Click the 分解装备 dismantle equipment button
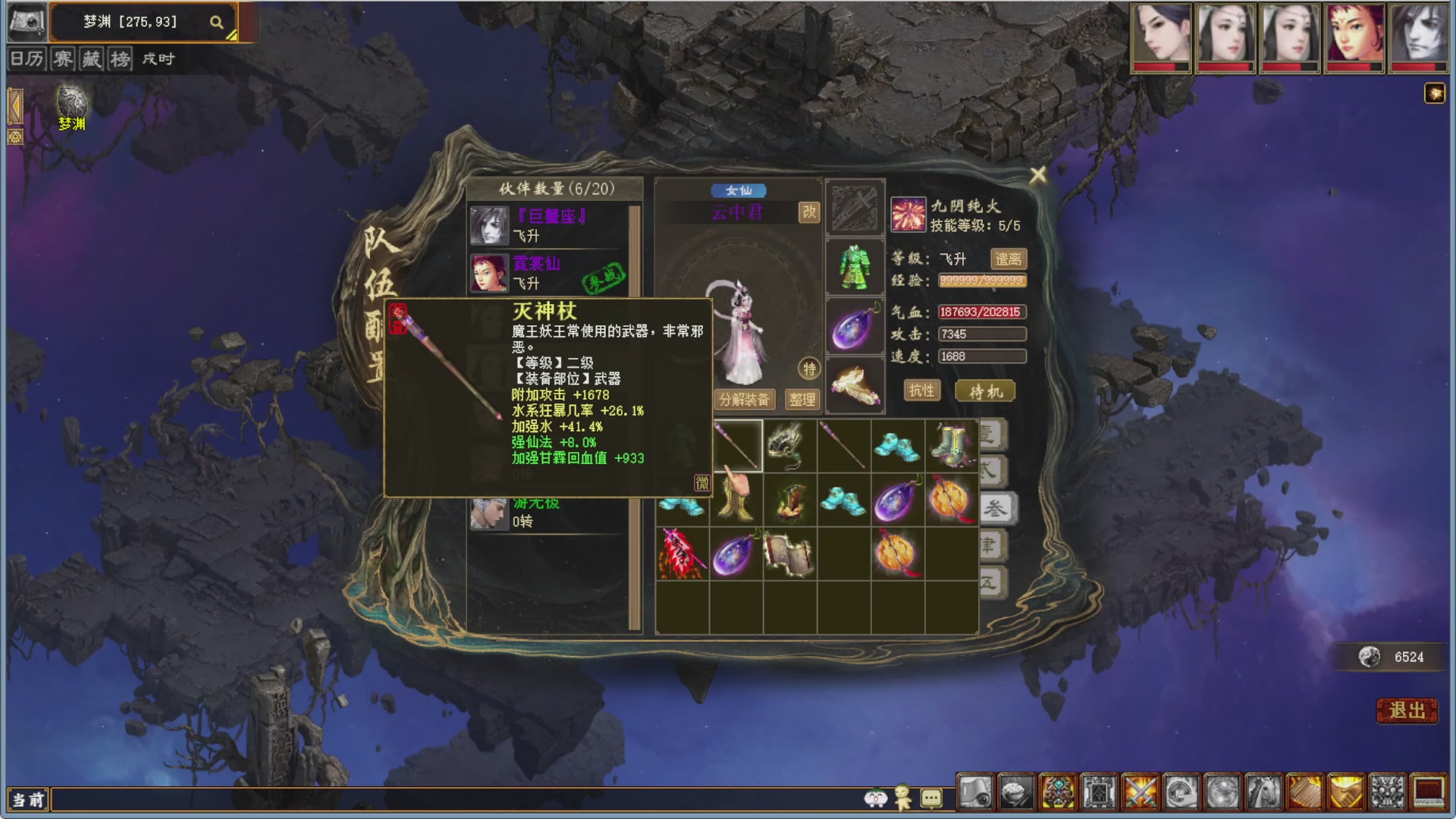Viewport: 1456px width, 819px height. point(744,400)
